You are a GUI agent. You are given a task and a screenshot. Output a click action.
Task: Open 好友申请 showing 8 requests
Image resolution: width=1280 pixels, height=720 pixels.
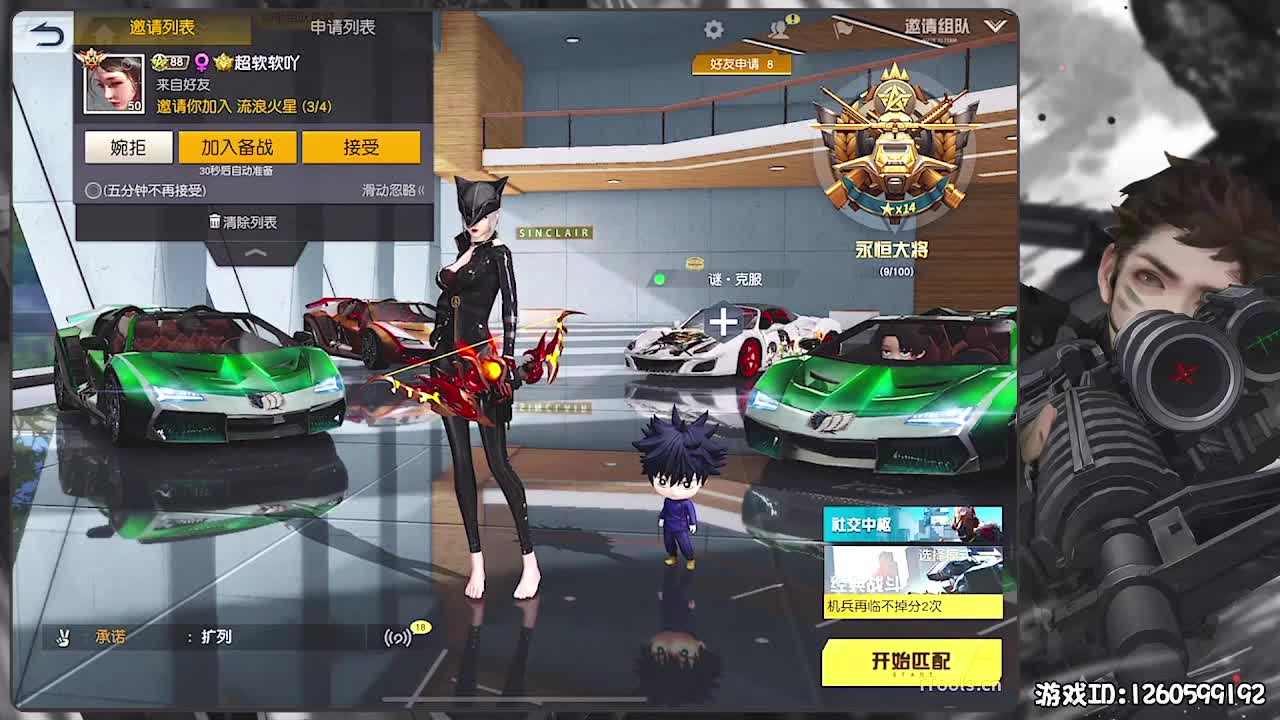coord(740,62)
